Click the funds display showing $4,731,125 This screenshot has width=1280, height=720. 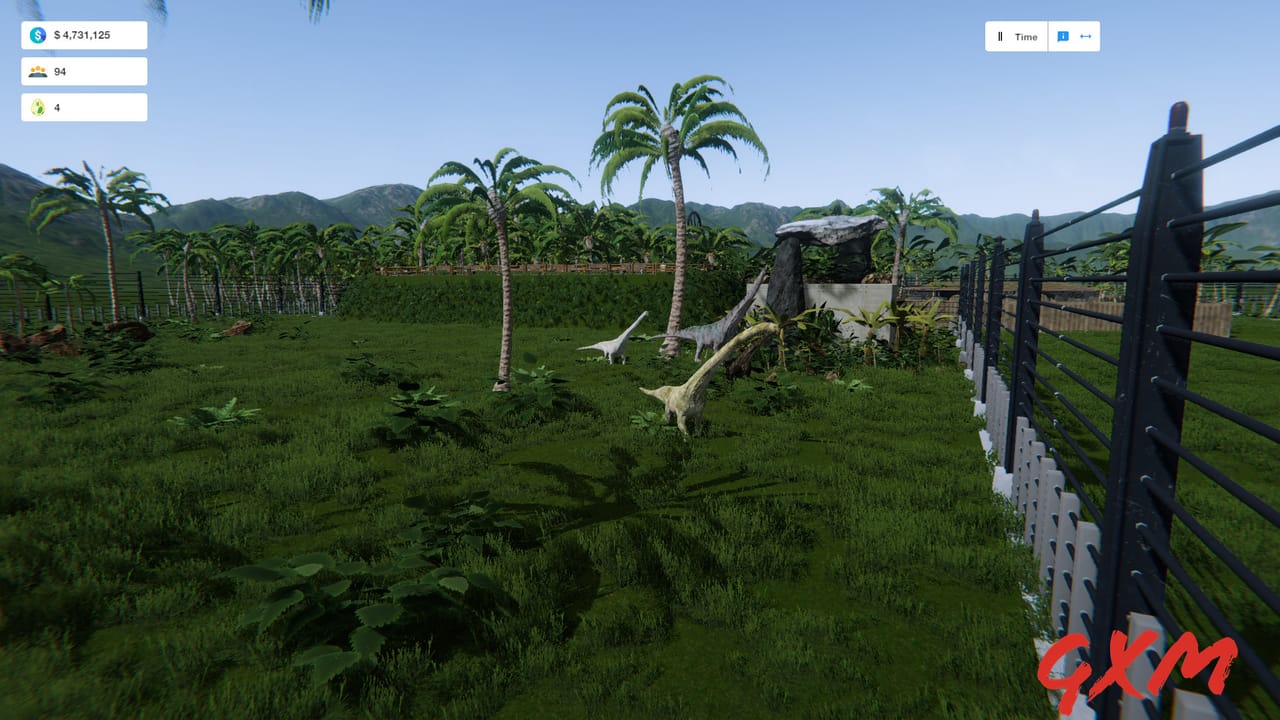[x=85, y=35]
